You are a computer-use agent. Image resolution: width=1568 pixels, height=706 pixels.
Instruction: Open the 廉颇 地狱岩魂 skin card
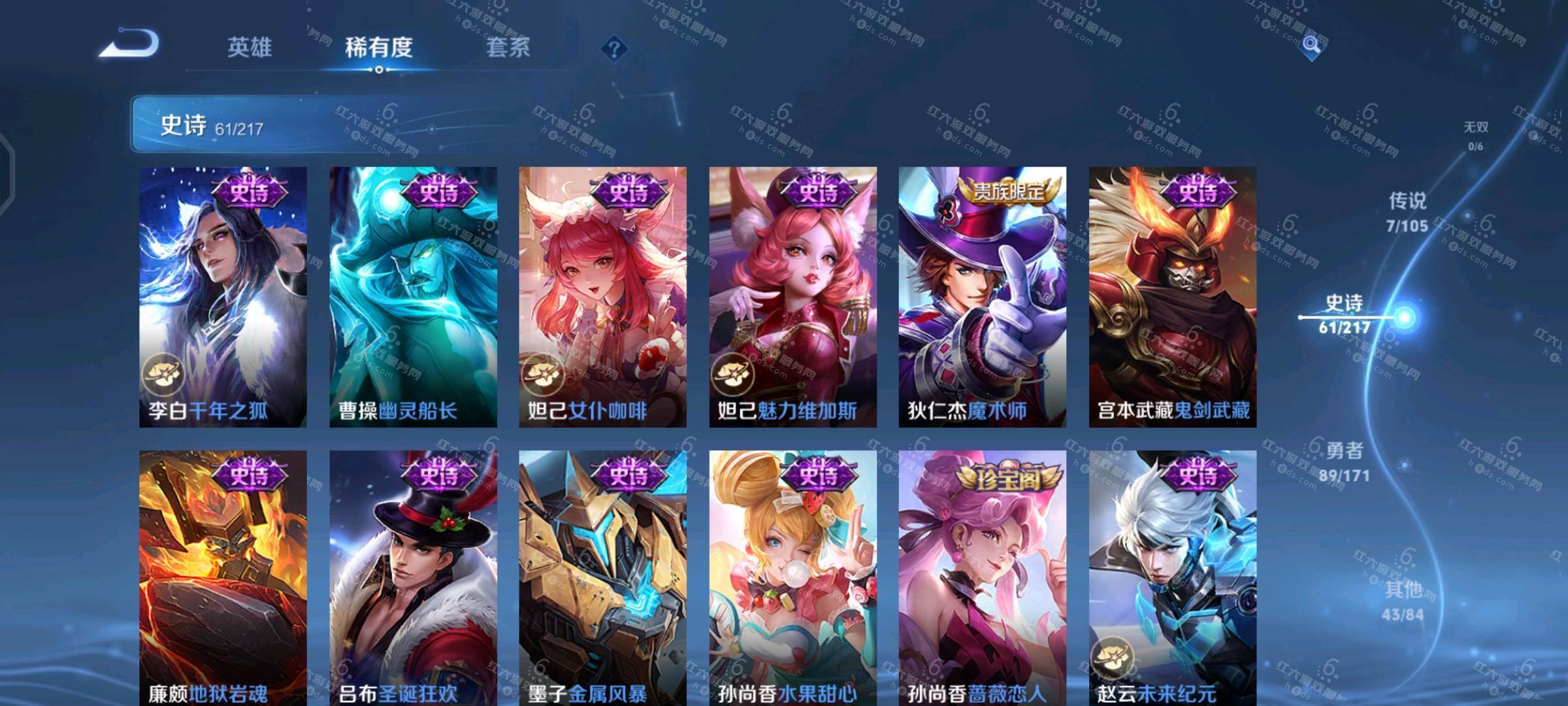pos(223,579)
